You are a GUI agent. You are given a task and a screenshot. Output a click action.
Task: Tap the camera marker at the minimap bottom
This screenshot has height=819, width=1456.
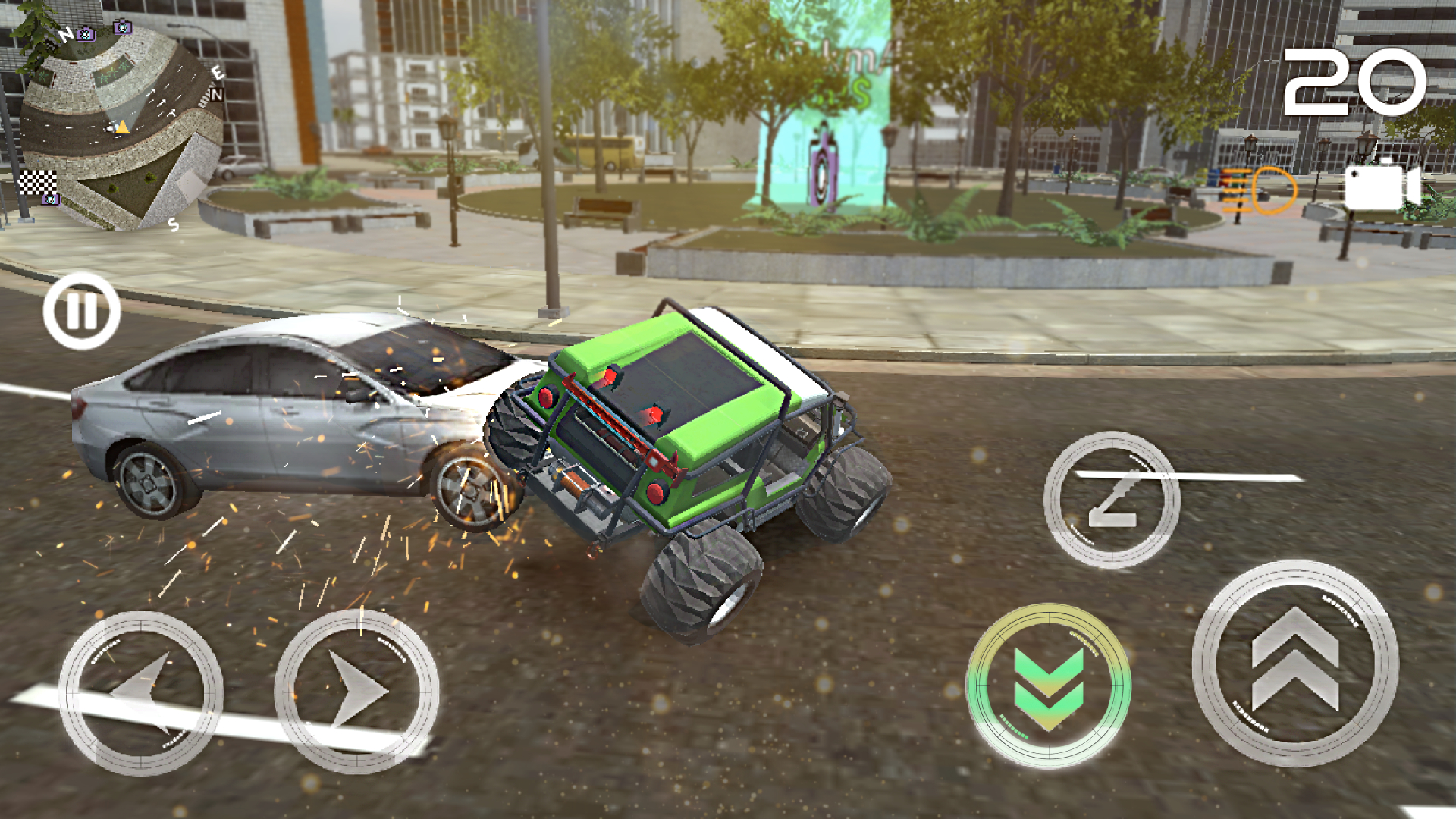(x=49, y=200)
